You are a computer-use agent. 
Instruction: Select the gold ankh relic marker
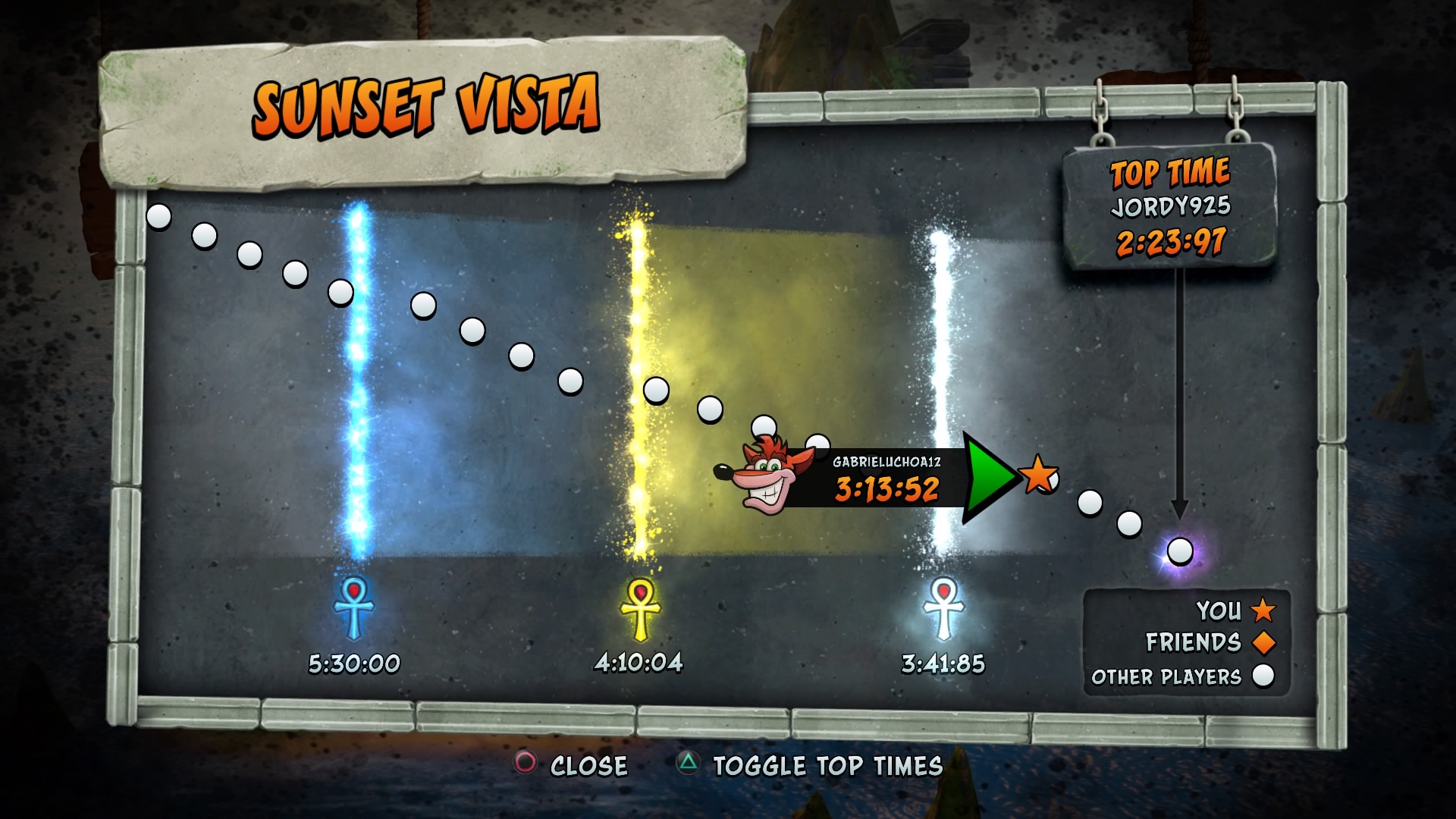point(640,608)
